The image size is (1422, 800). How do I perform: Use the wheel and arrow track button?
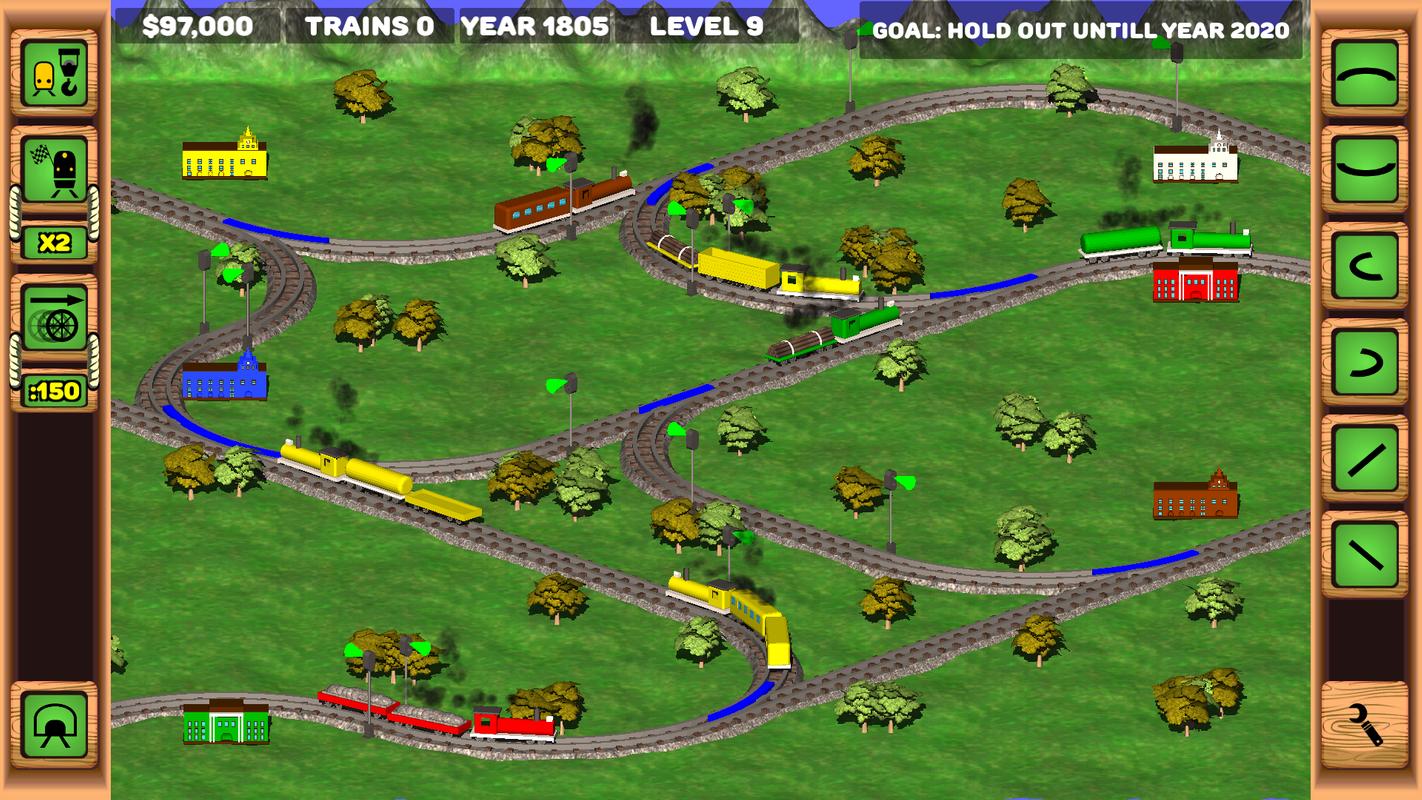pos(54,318)
